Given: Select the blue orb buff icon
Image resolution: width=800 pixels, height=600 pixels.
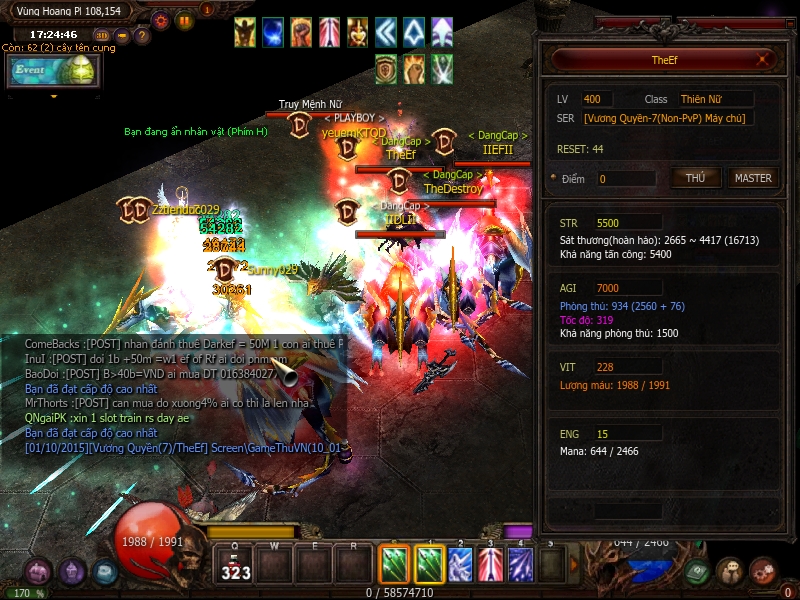Looking at the screenshot, I should 273,32.
